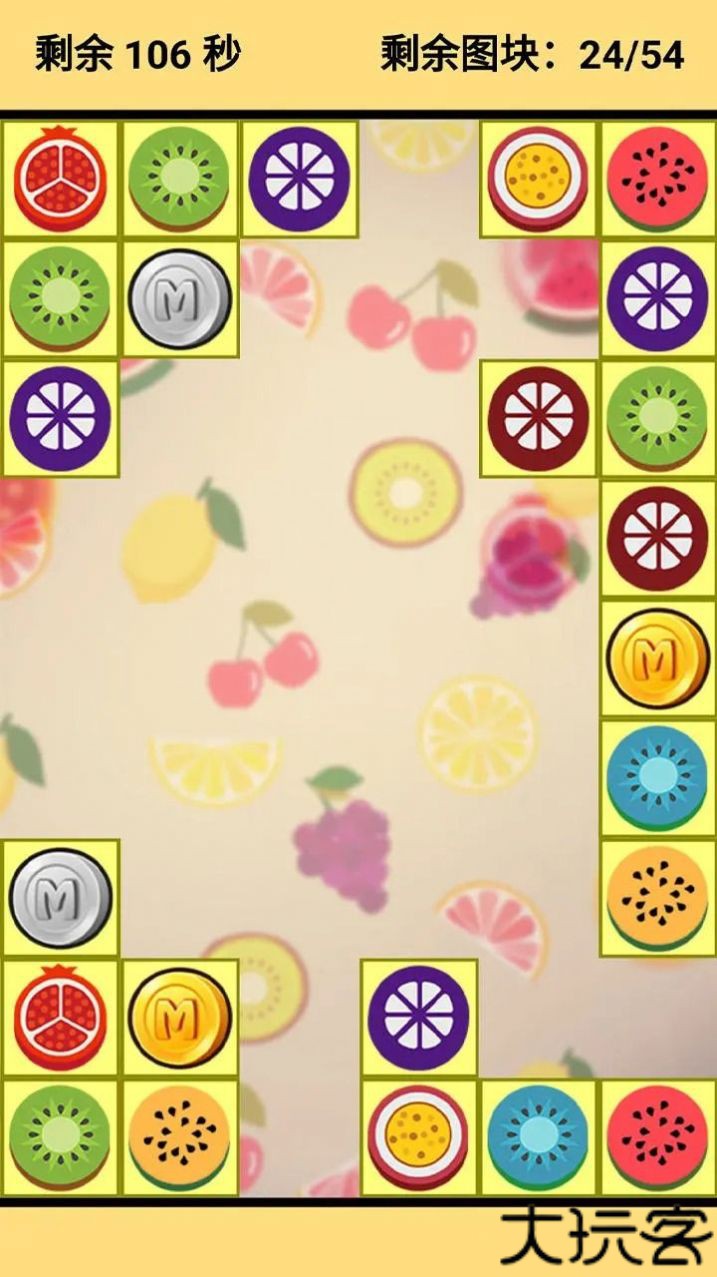Viewport: 717px width, 1277px height.
Task: Choose the gold M coin next to the pomegranate
Action: pos(180,1018)
